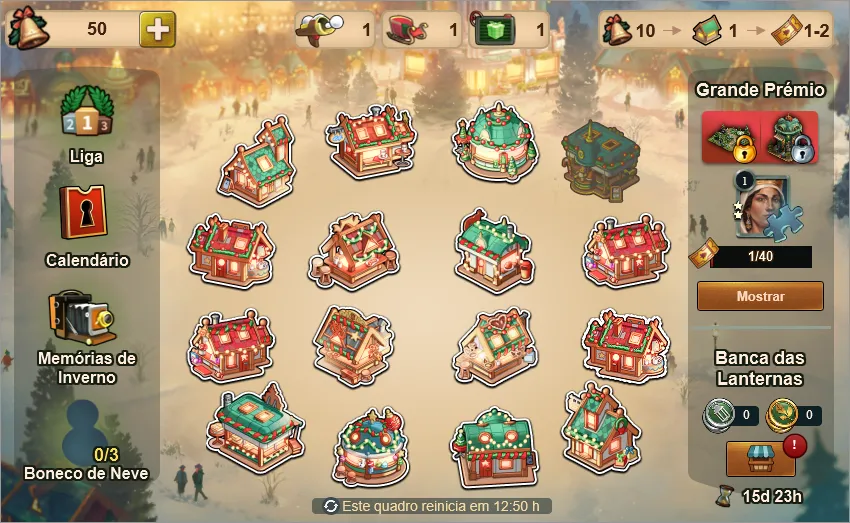Open the Liga ranking podium
The image size is (850, 523).
coord(86,111)
